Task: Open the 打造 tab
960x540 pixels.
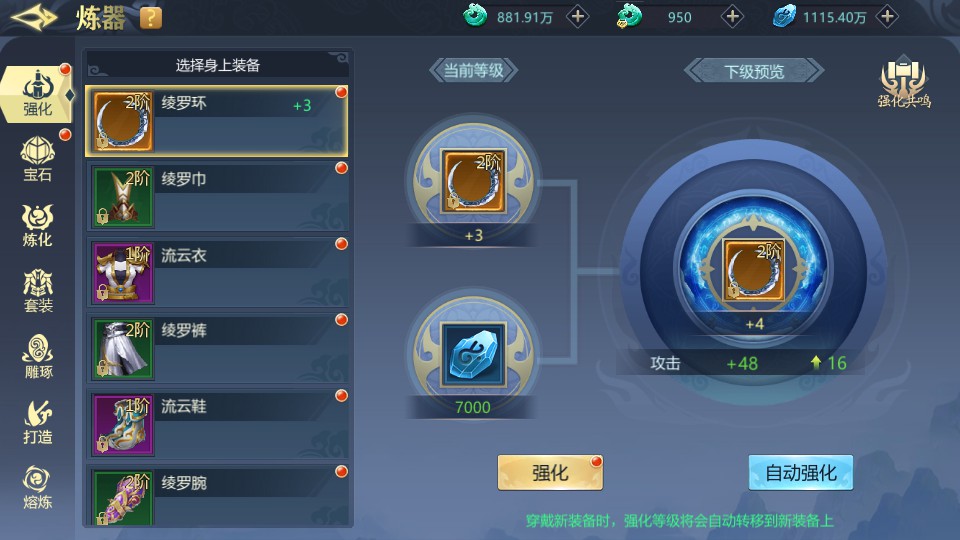Action: click(38, 423)
